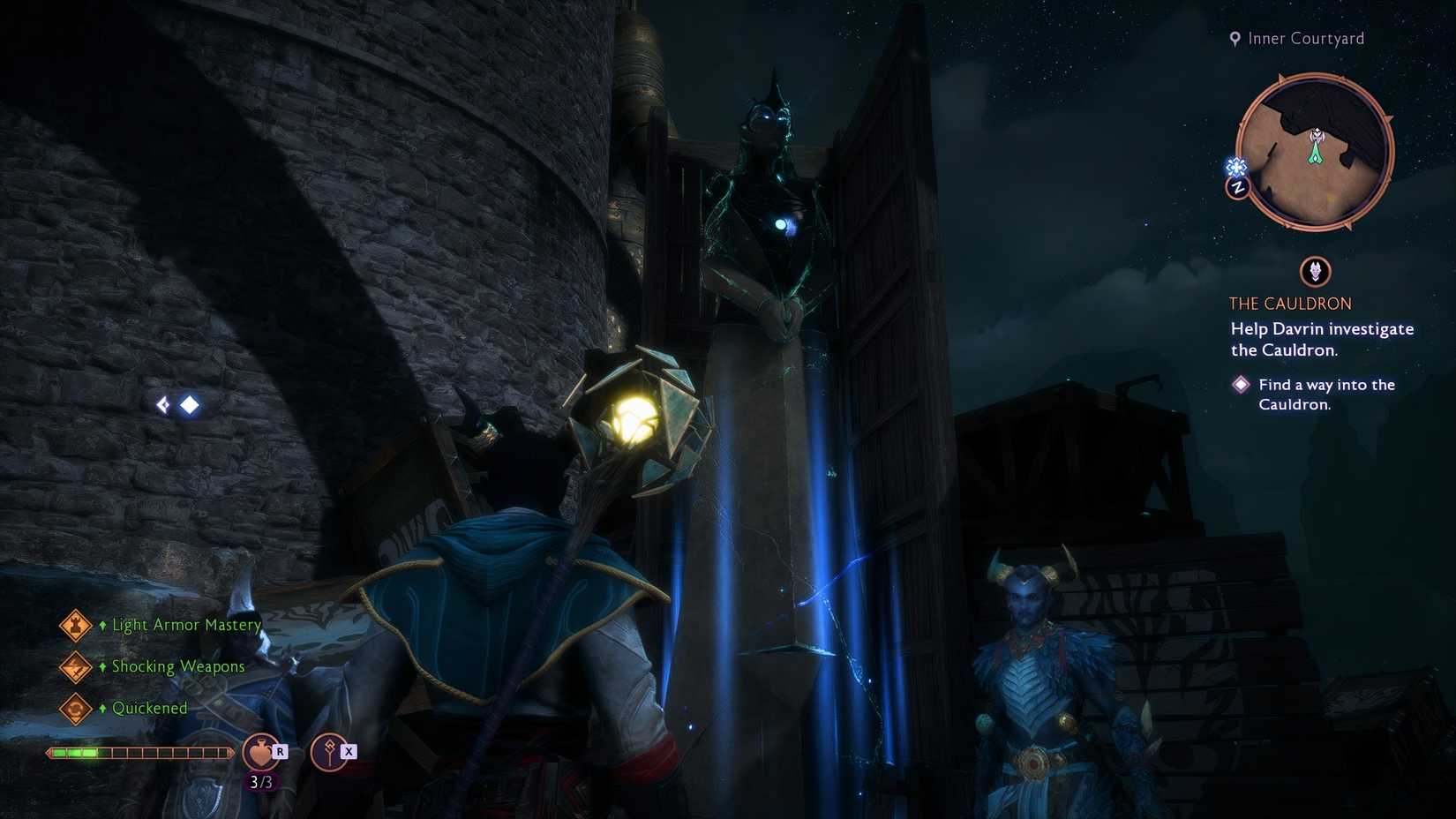Click the N compass marker on the minimap
Image resolution: width=1456 pixels, height=819 pixels.
(x=1239, y=187)
